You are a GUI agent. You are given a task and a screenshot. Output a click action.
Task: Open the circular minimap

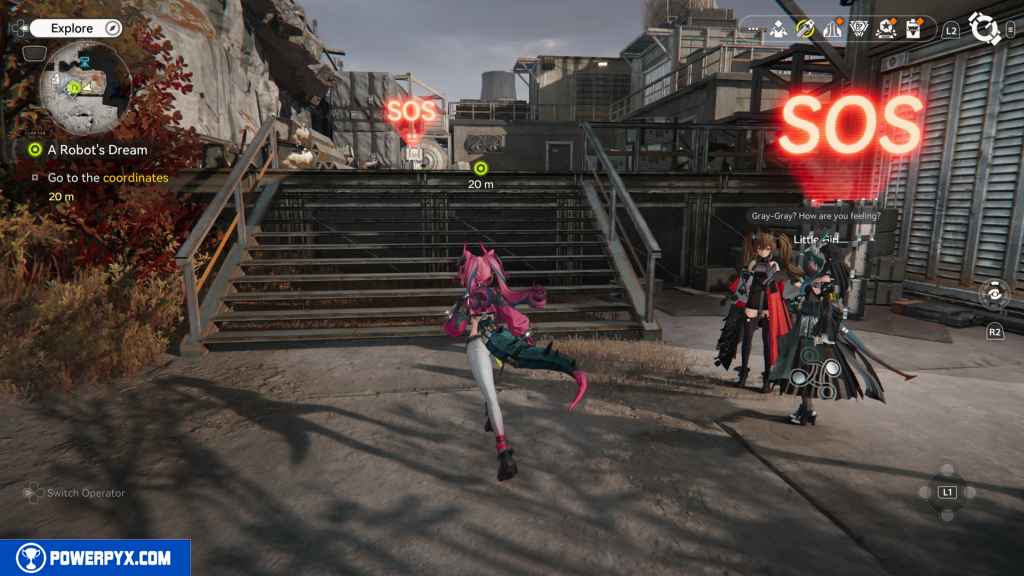click(x=85, y=88)
